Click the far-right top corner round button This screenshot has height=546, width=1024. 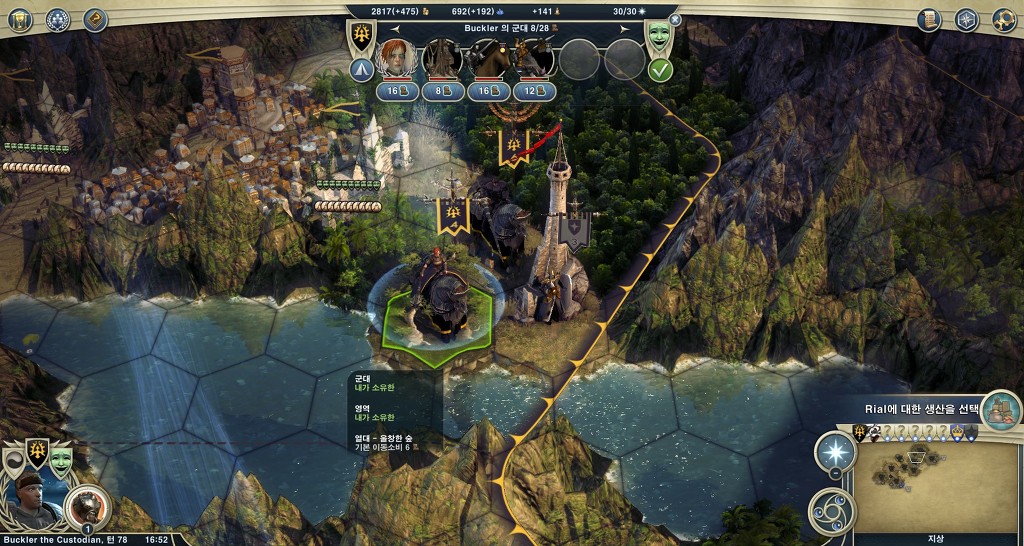(1004, 19)
